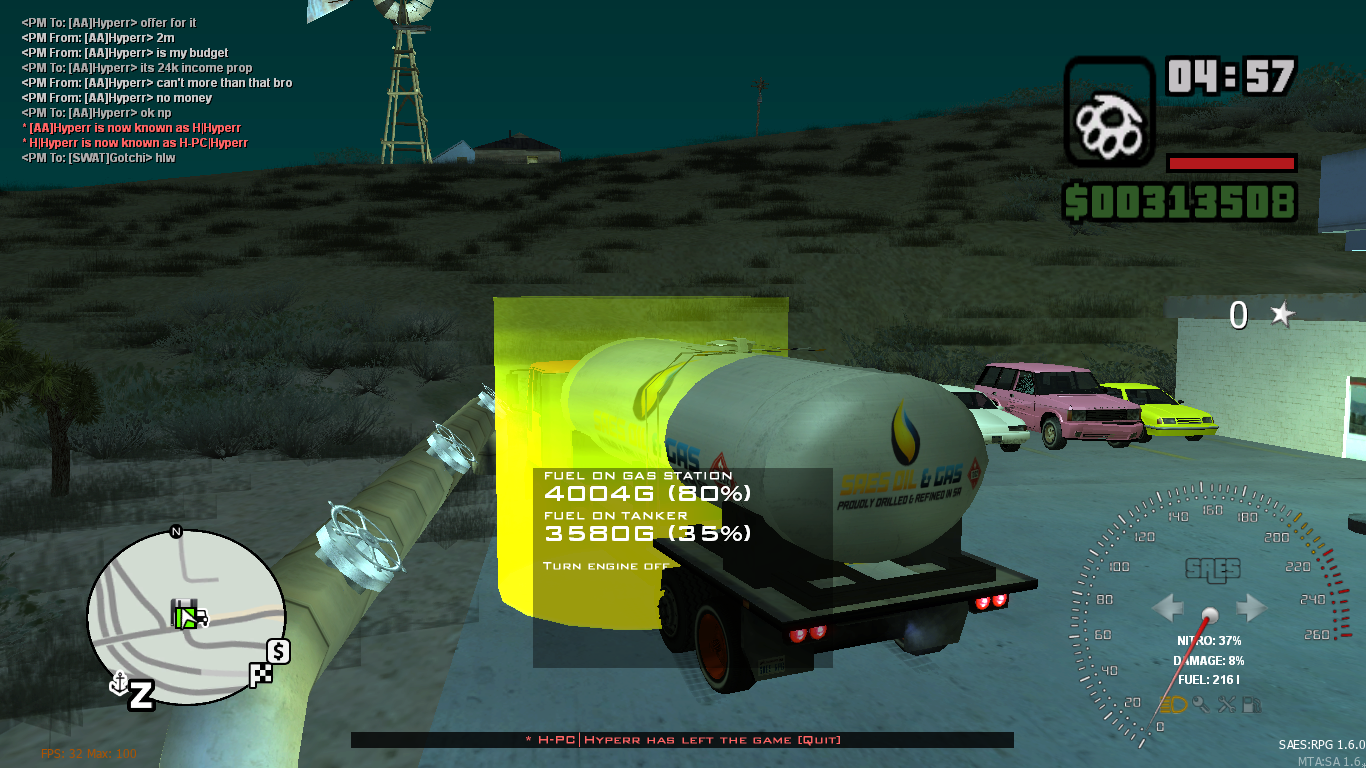This screenshot has height=768, width=1366.
Task: Toggle the yellow headlights indicator
Action: click(x=1173, y=704)
